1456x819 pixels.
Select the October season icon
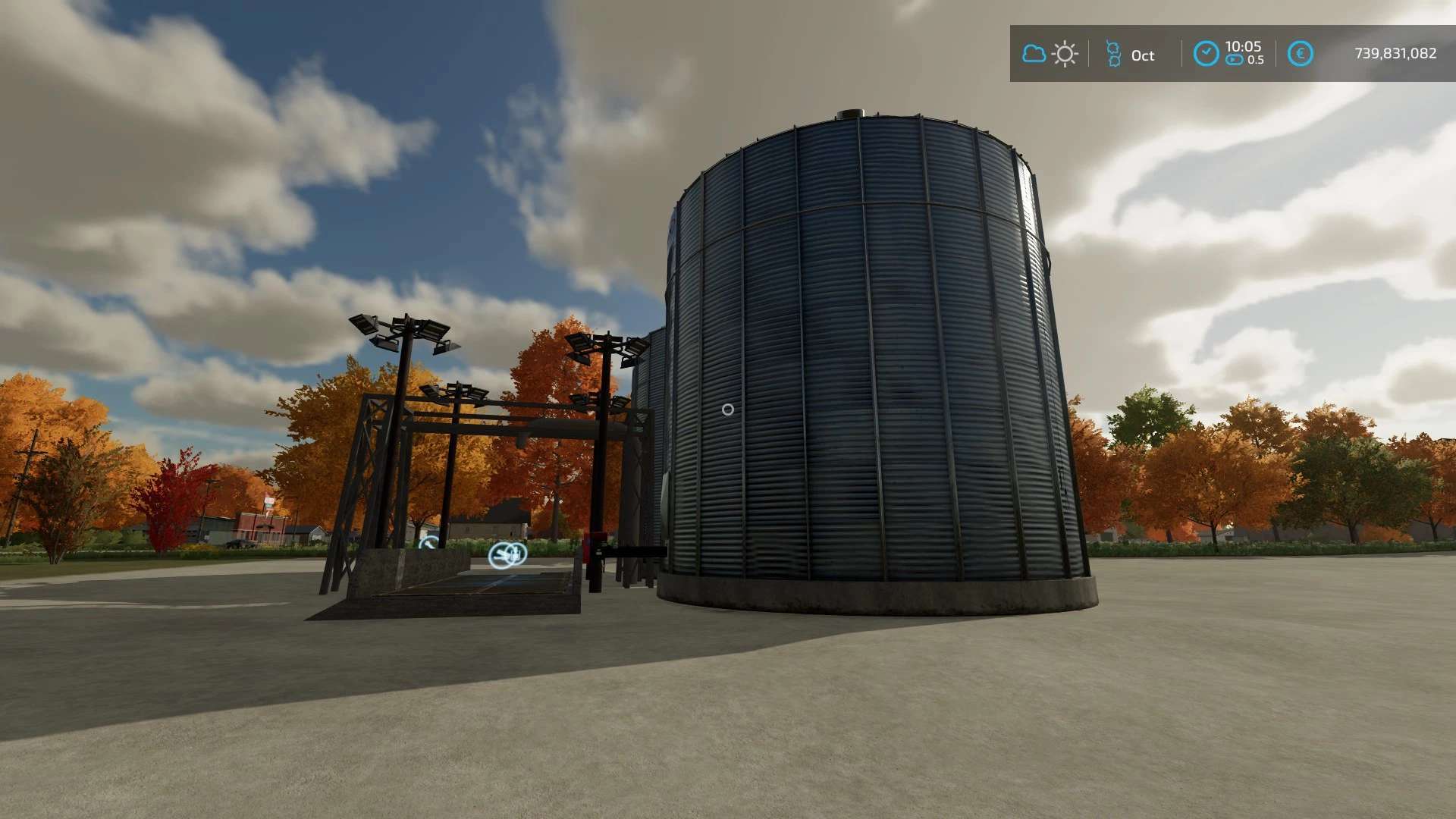[x=1113, y=54]
